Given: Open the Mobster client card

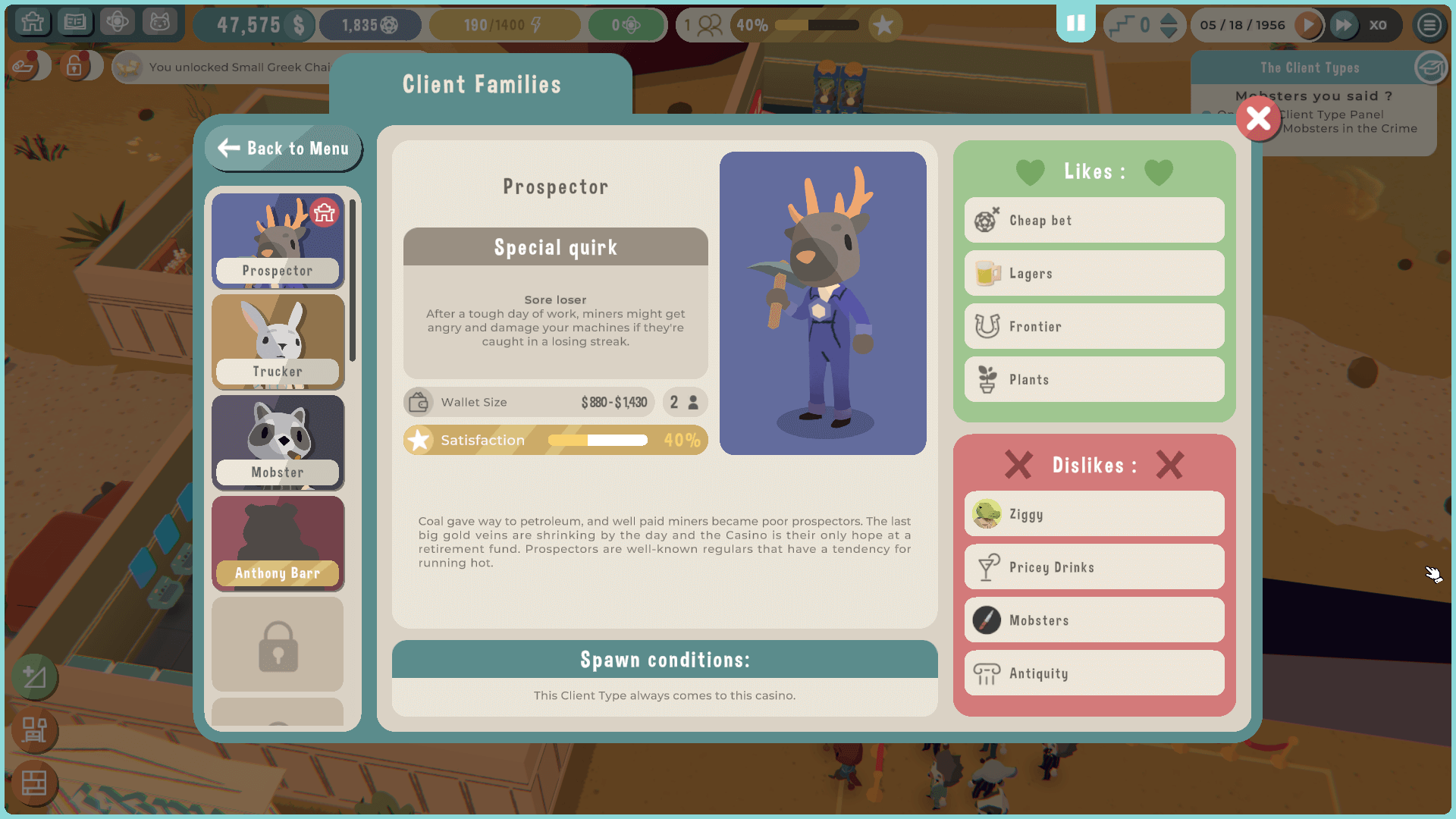Looking at the screenshot, I should (x=278, y=443).
